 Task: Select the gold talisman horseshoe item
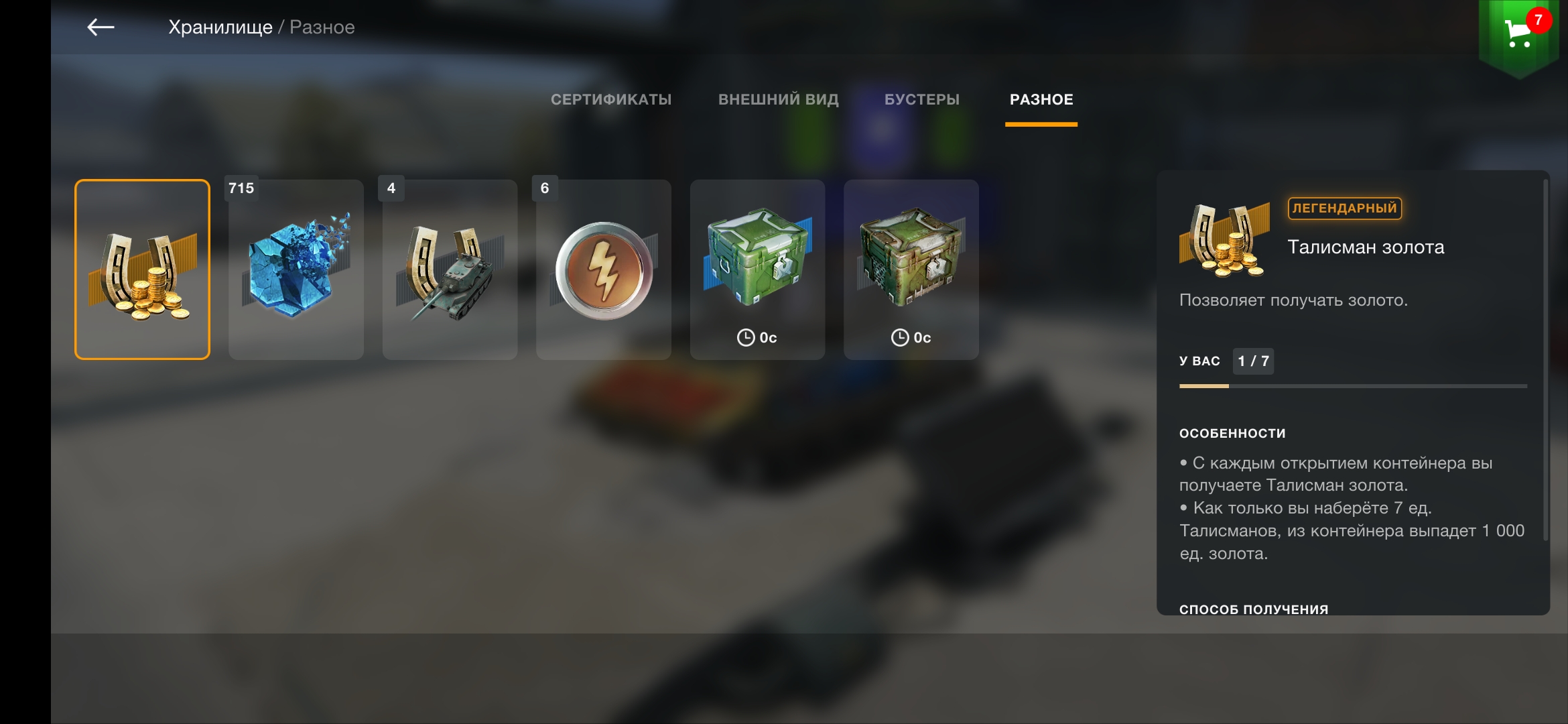point(142,269)
